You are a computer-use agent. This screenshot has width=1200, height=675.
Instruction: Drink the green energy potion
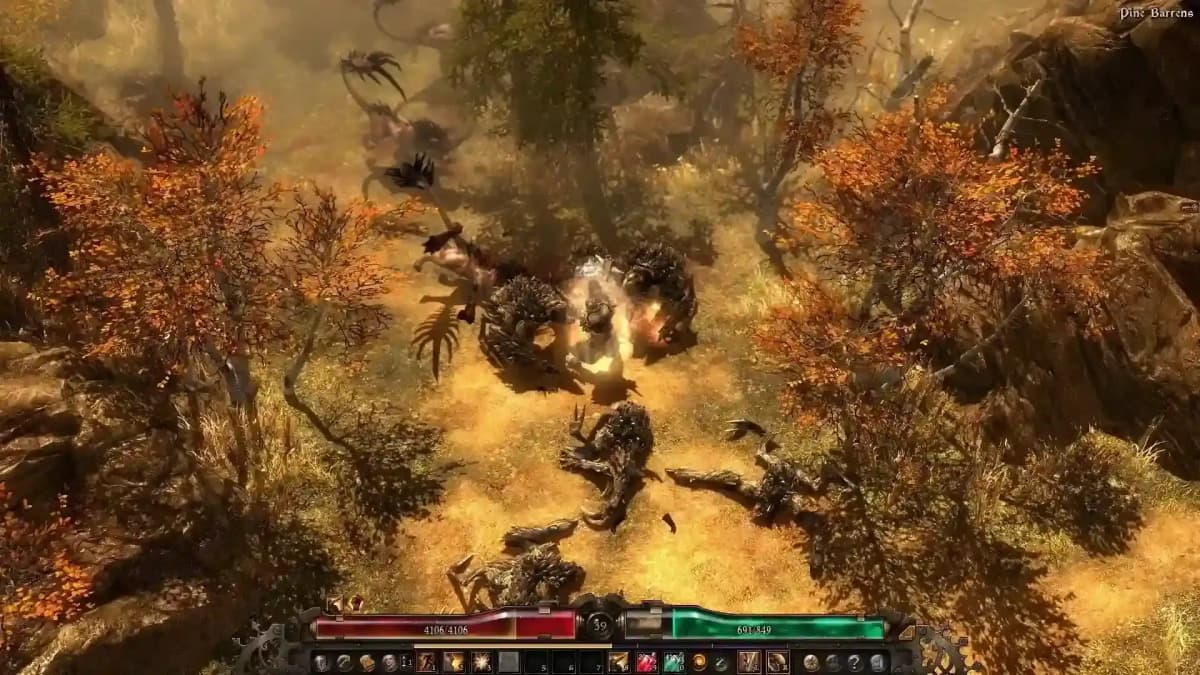(x=673, y=662)
